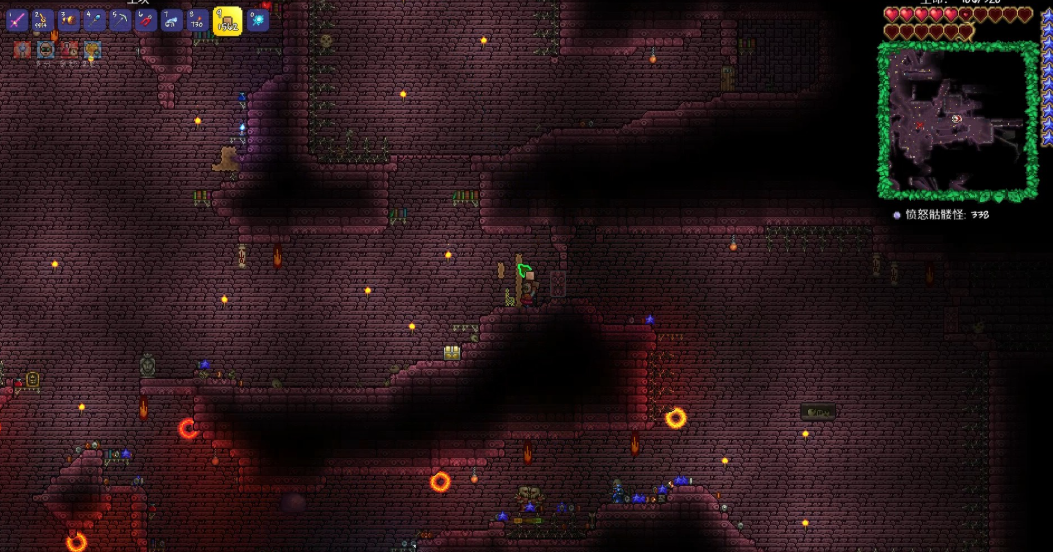This screenshot has height=552, width=1053.
Task: Equip the blue gem staff in slot 4
Action: coord(94,20)
